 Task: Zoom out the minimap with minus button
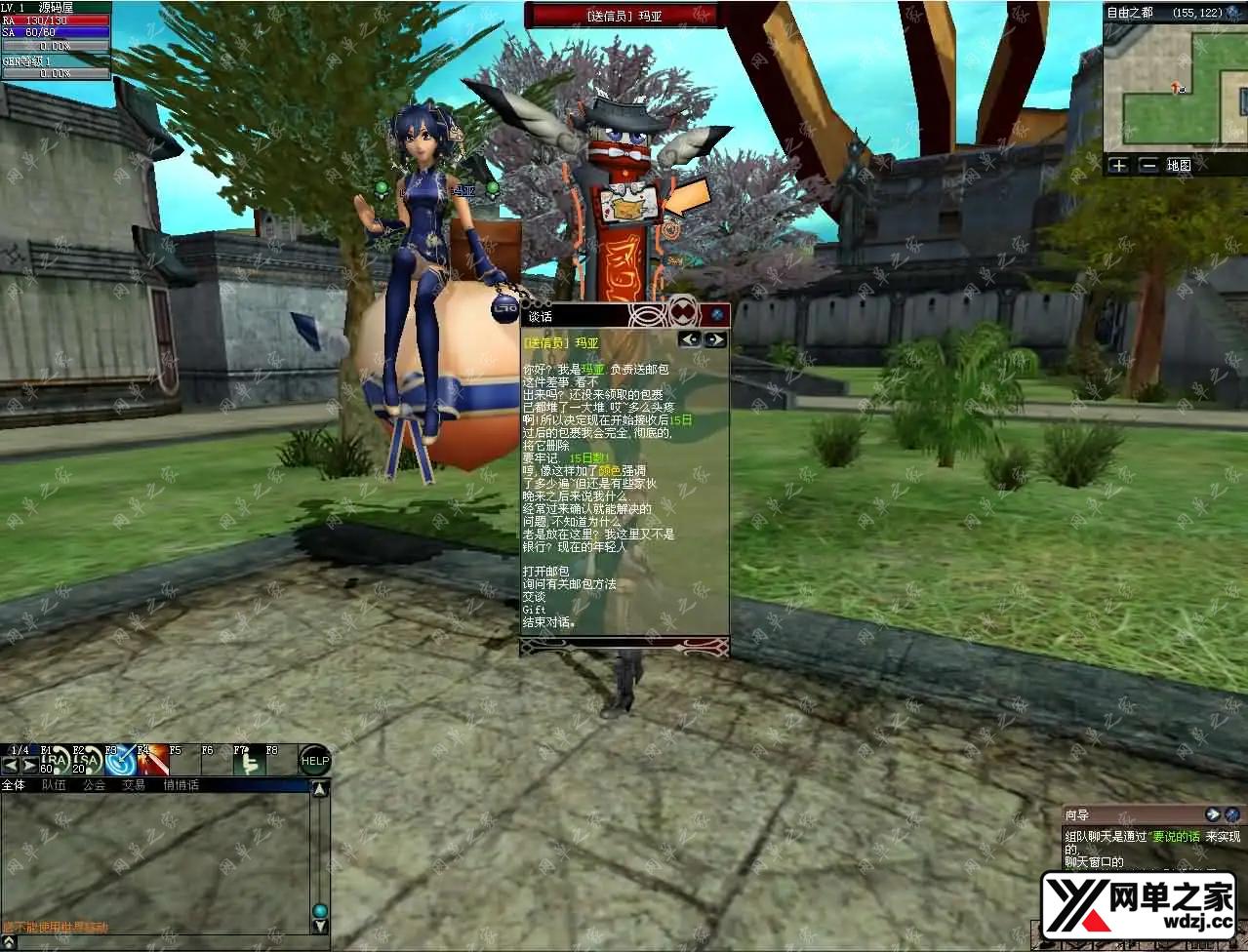click(1147, 165)
